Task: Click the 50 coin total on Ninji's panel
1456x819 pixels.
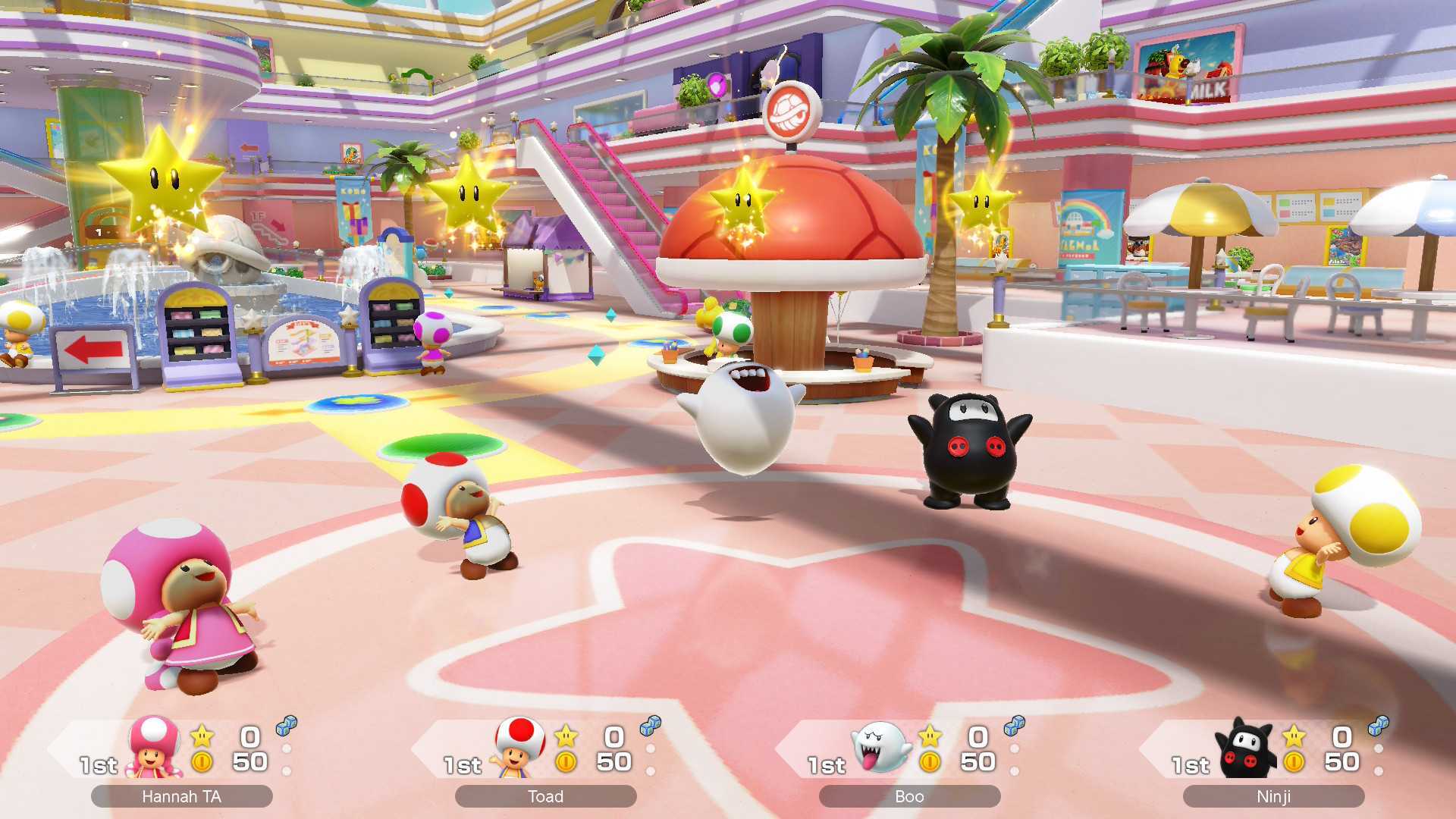Action: (x=1342, y=761)
